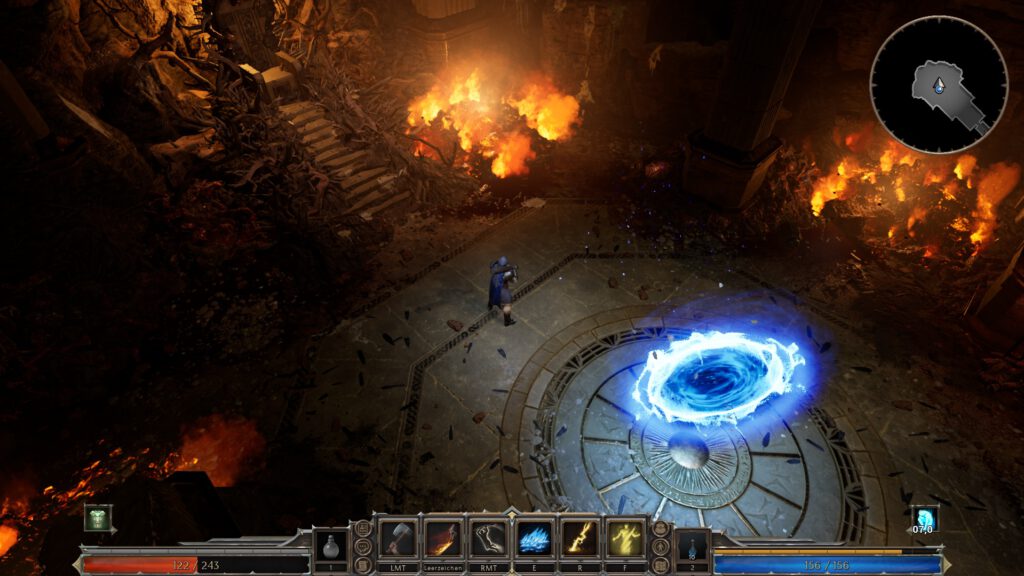The height and width of the screenshot is (576, 1024).
Task: Use the axe attack skill
Action: point(397,539)
